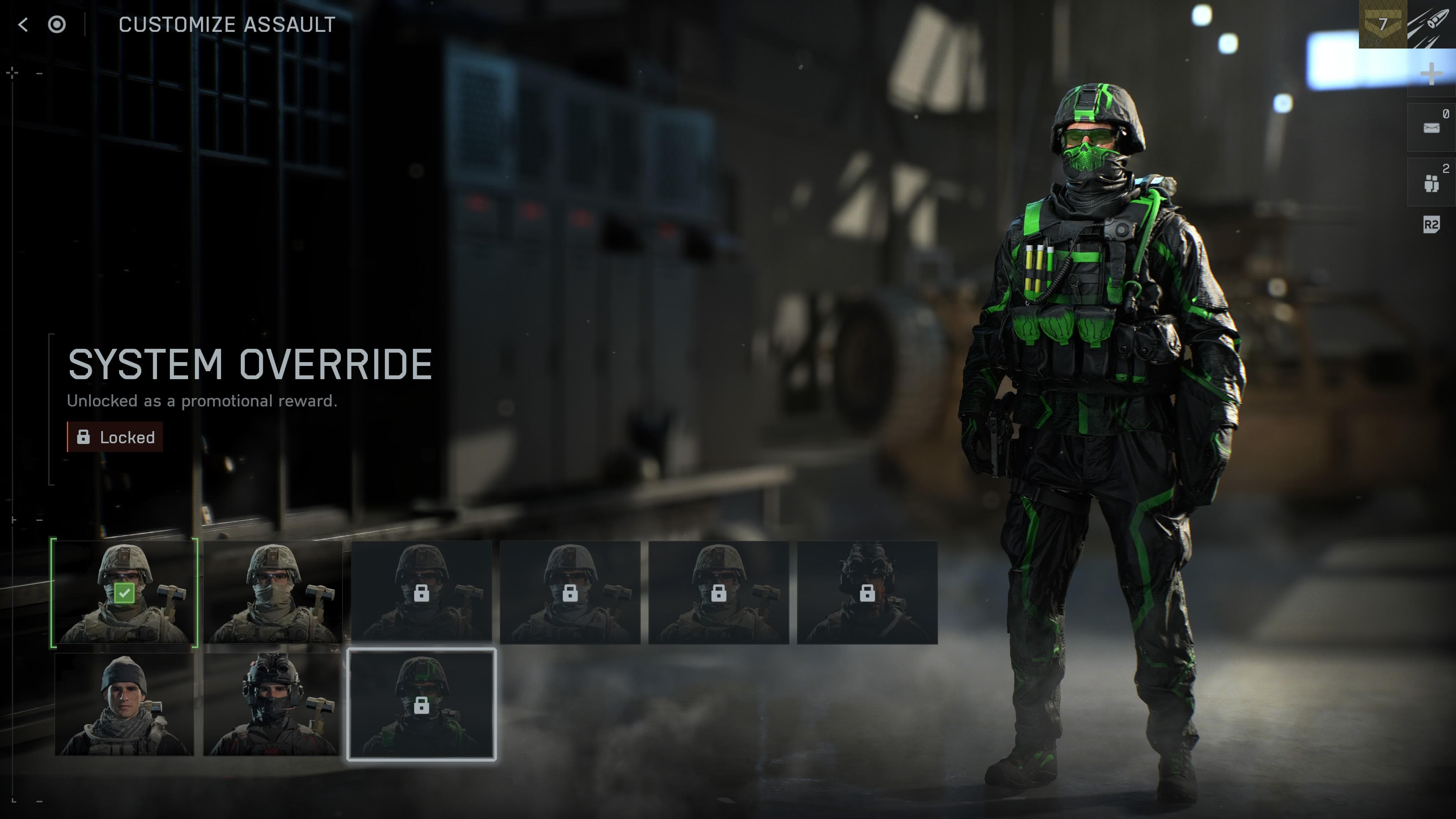This screenshot has width=1456, height=819.
Task: Click the padlock on the System Override thumbnail
Action: (422, 706)
